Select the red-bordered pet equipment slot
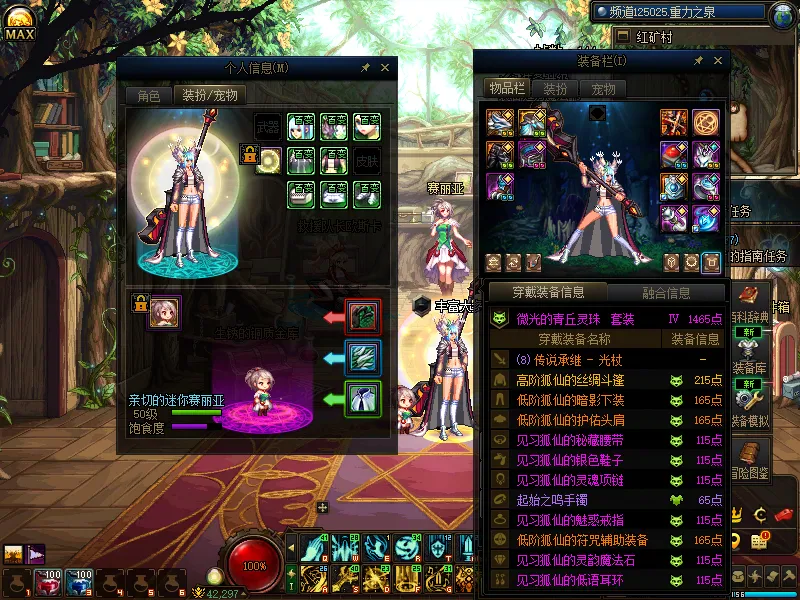 point(362,316)
